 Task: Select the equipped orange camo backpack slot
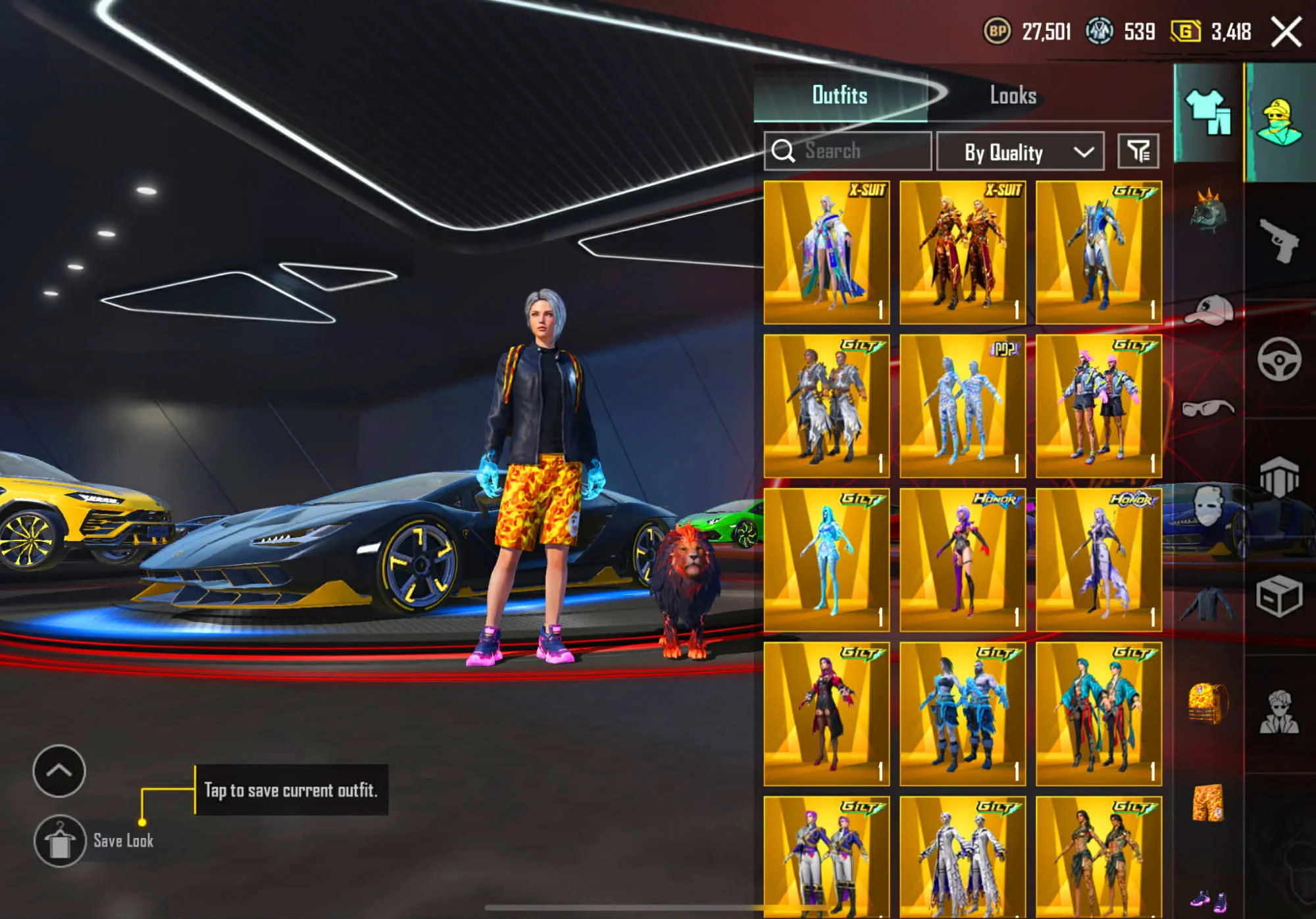coord(1208,703)
